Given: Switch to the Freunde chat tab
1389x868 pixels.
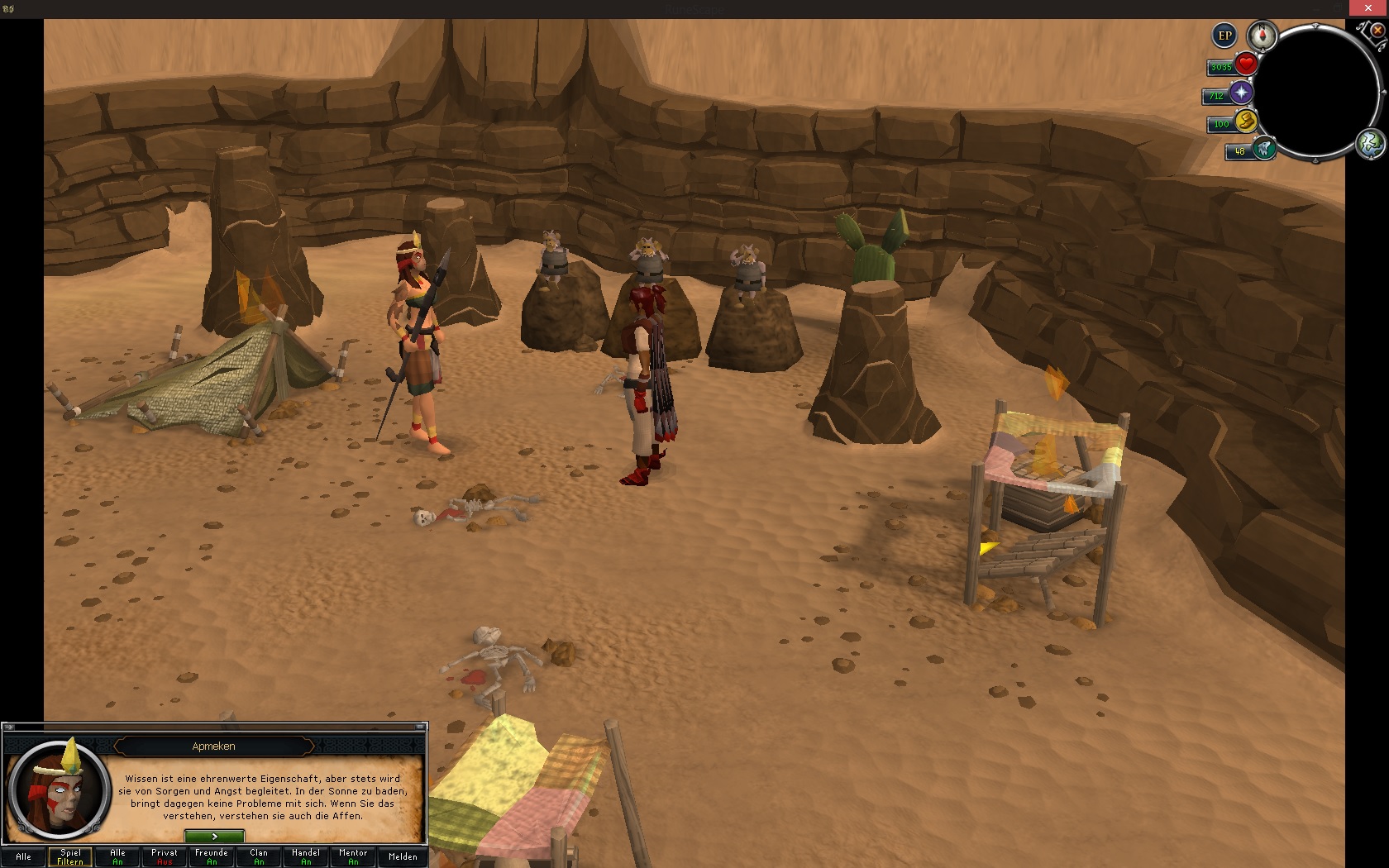Looking at the screenshot, I should (212, 856).
